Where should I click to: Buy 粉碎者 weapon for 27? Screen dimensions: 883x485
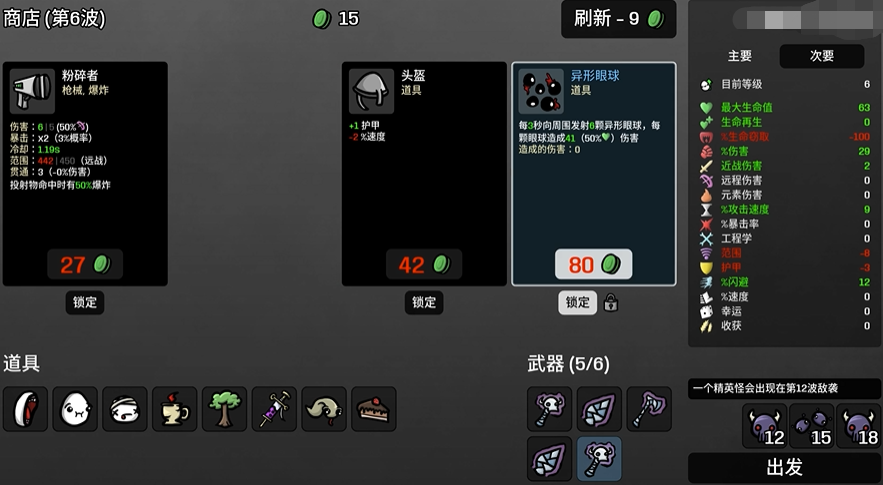pos(85,265)
